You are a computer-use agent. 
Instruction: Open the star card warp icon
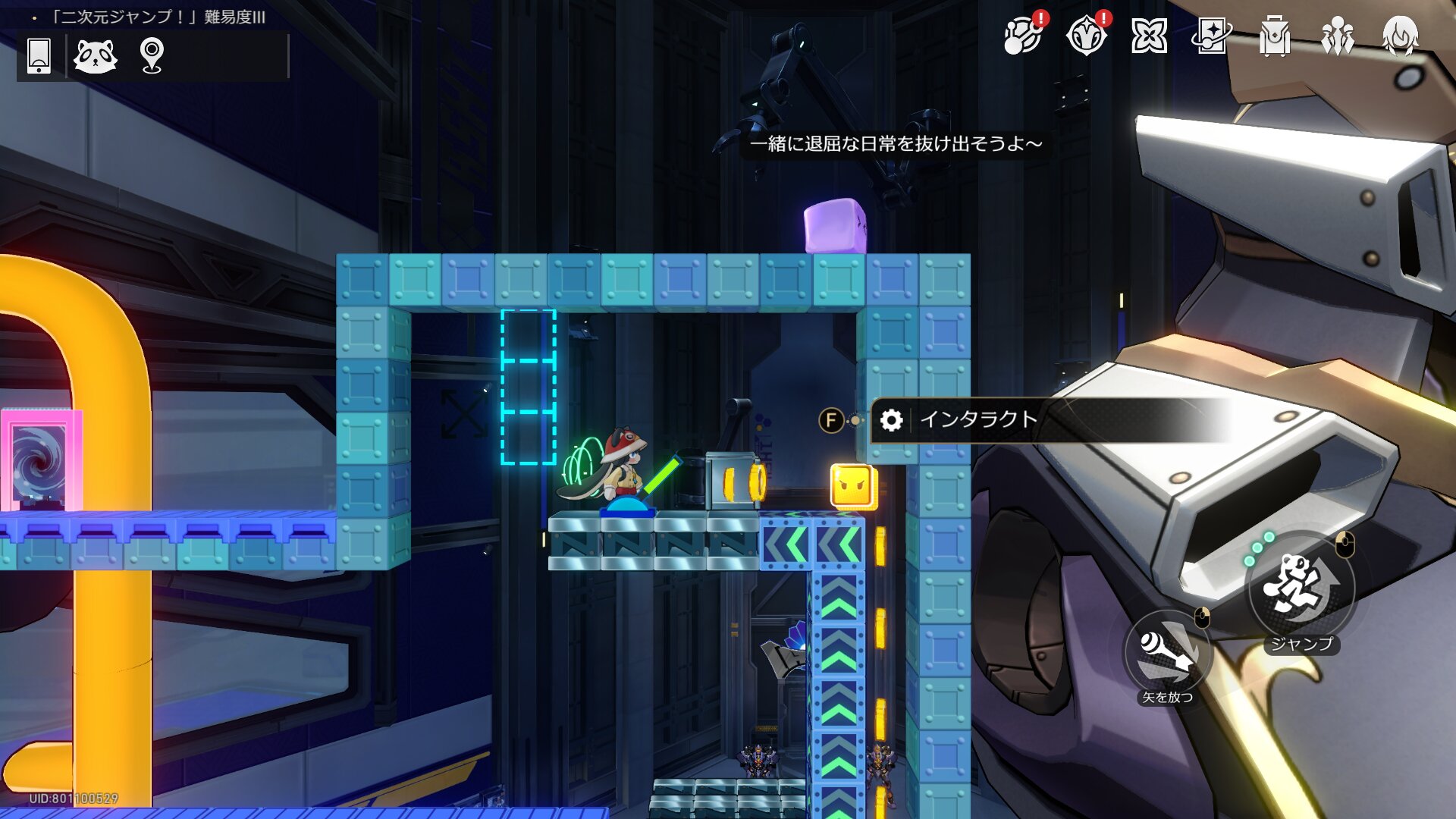click(1211, 36)
